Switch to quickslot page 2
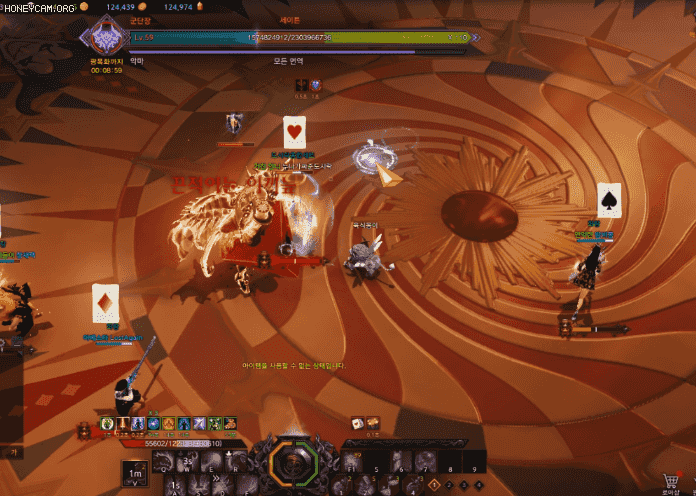The height and width of the screenshot is (496, 696). click(448, 485)
